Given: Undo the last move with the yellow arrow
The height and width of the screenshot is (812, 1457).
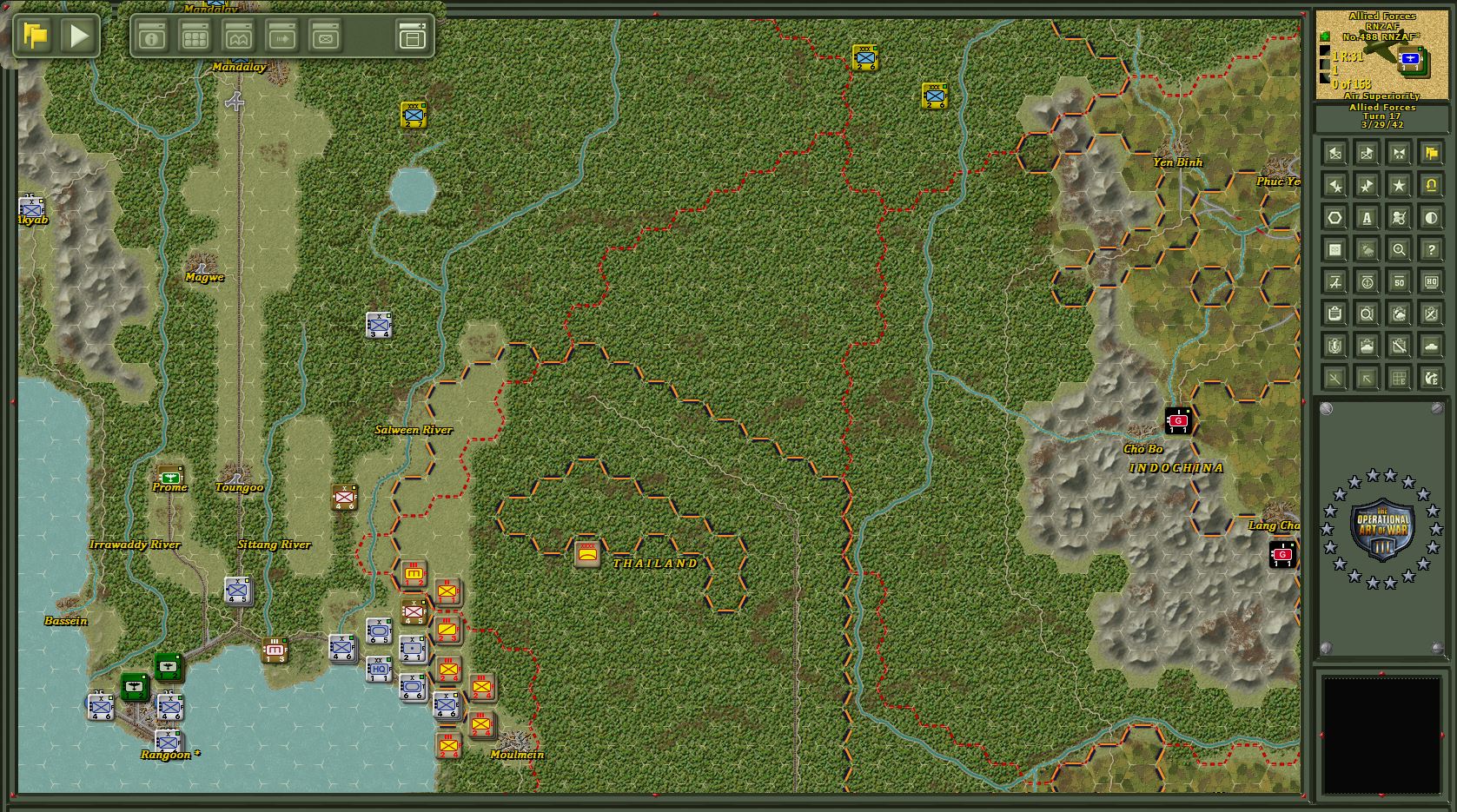Looking at the screenshot, I should pos(1432,184).
